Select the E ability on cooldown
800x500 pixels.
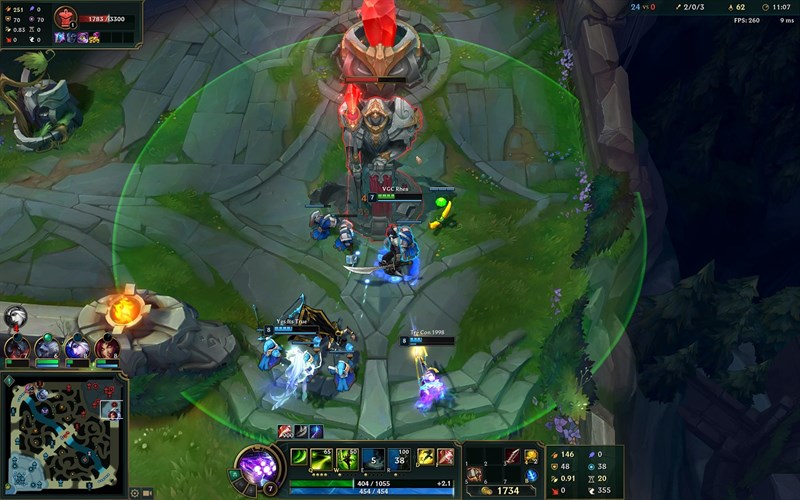point(372,458)
